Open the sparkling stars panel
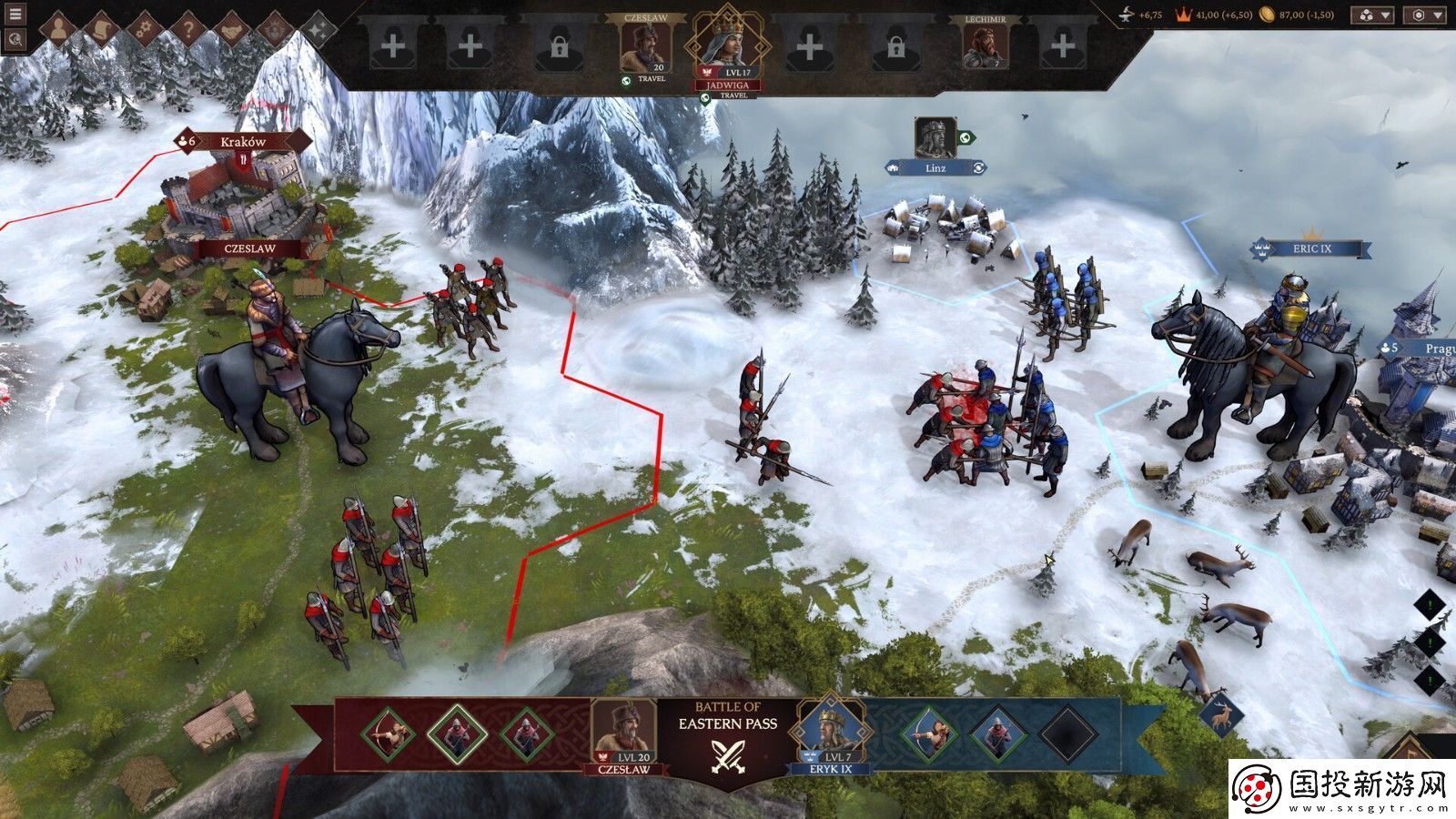 (319, 30)
